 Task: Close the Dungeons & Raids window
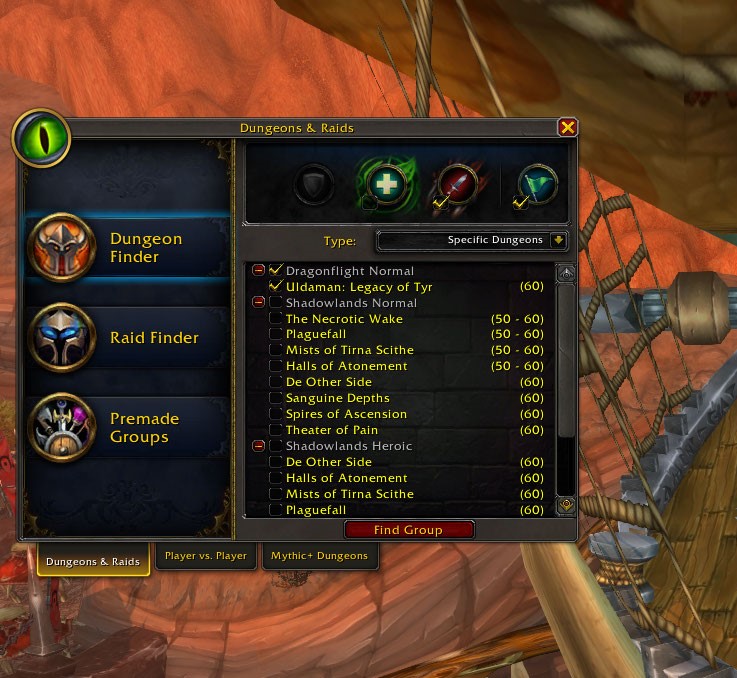[567, 127]
